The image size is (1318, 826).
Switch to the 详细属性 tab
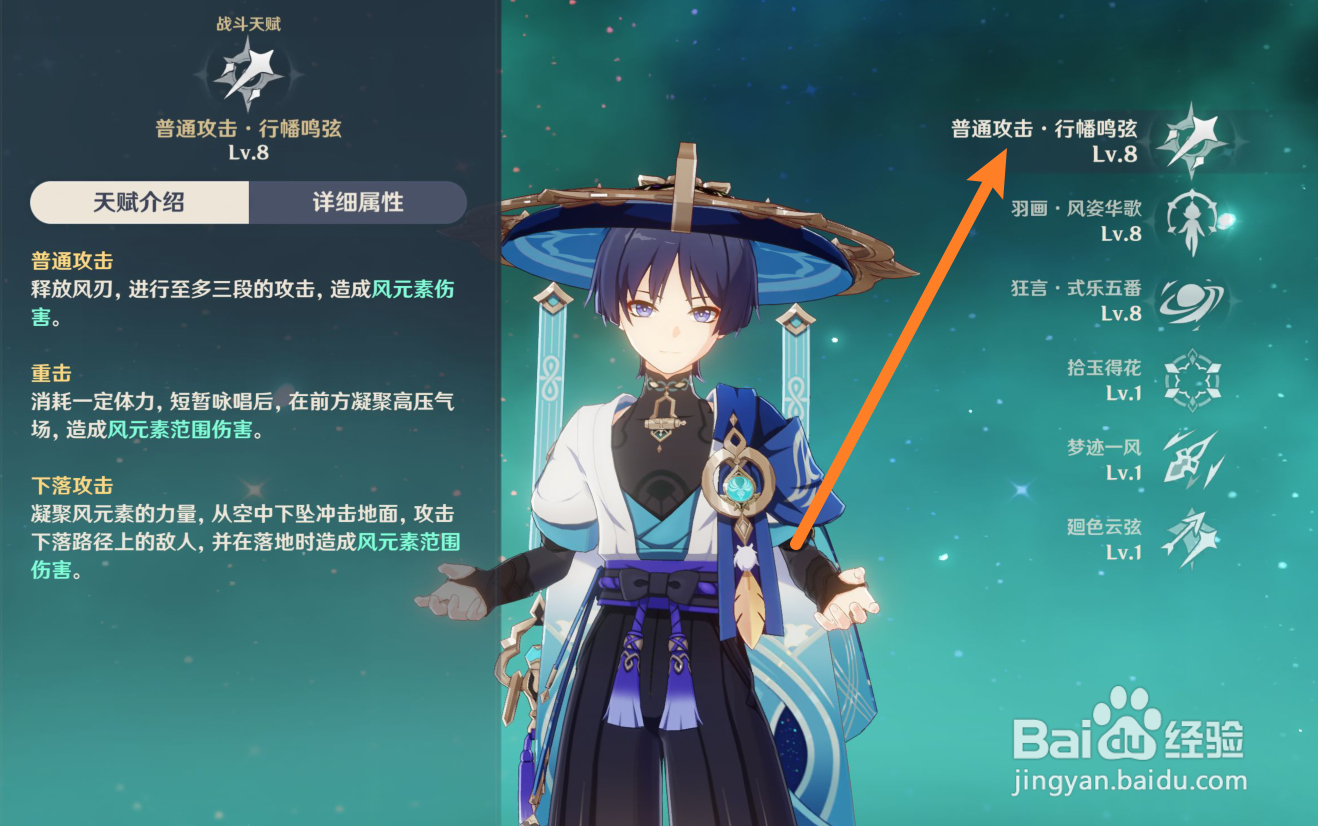(358, 202)
